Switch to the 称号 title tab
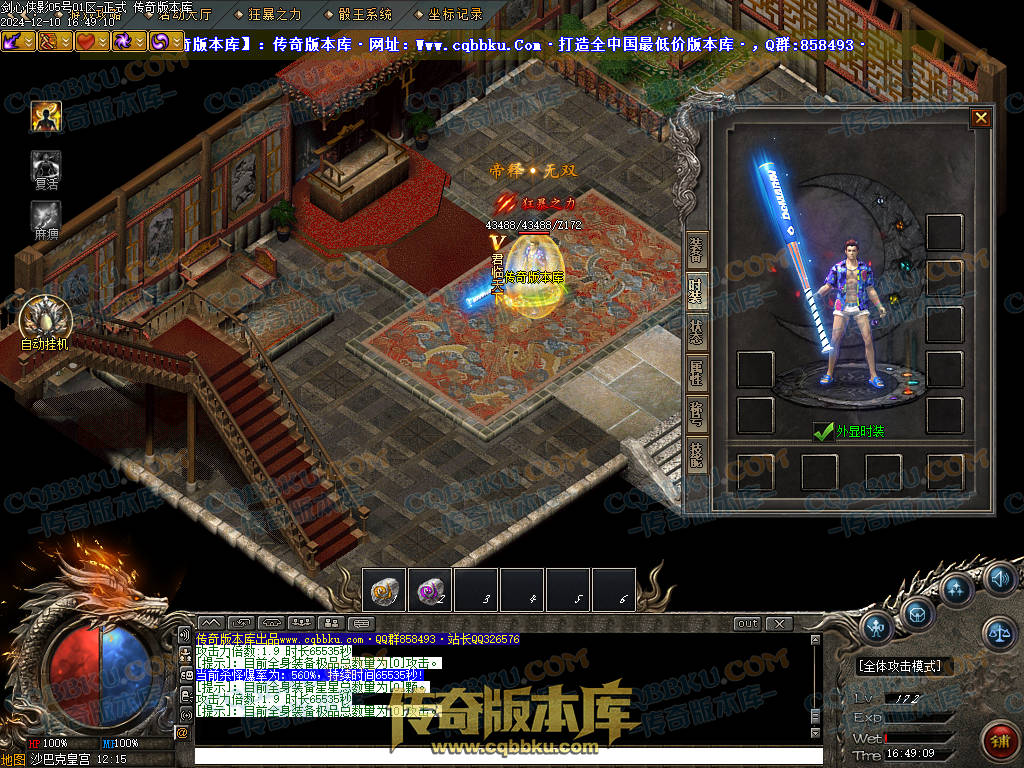Screen dimensions: 1024x768 click(697, 415)
